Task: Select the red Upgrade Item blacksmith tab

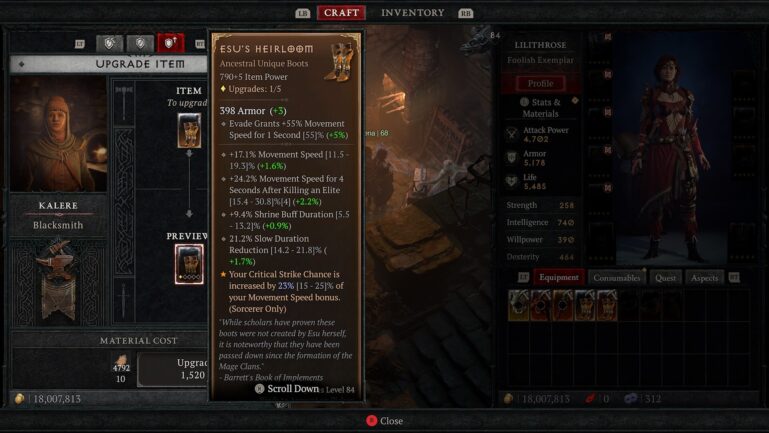Action: pyautogui.click(x=171, y=43)
